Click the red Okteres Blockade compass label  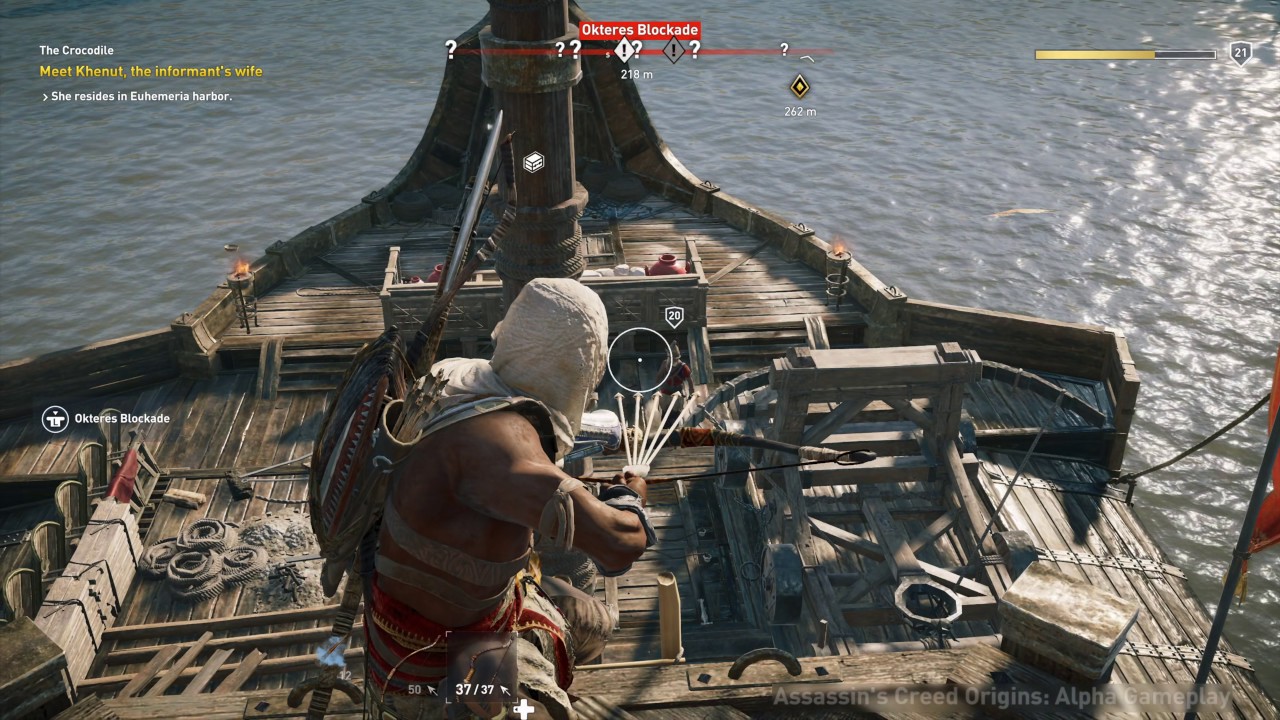(x=639, y=30)
